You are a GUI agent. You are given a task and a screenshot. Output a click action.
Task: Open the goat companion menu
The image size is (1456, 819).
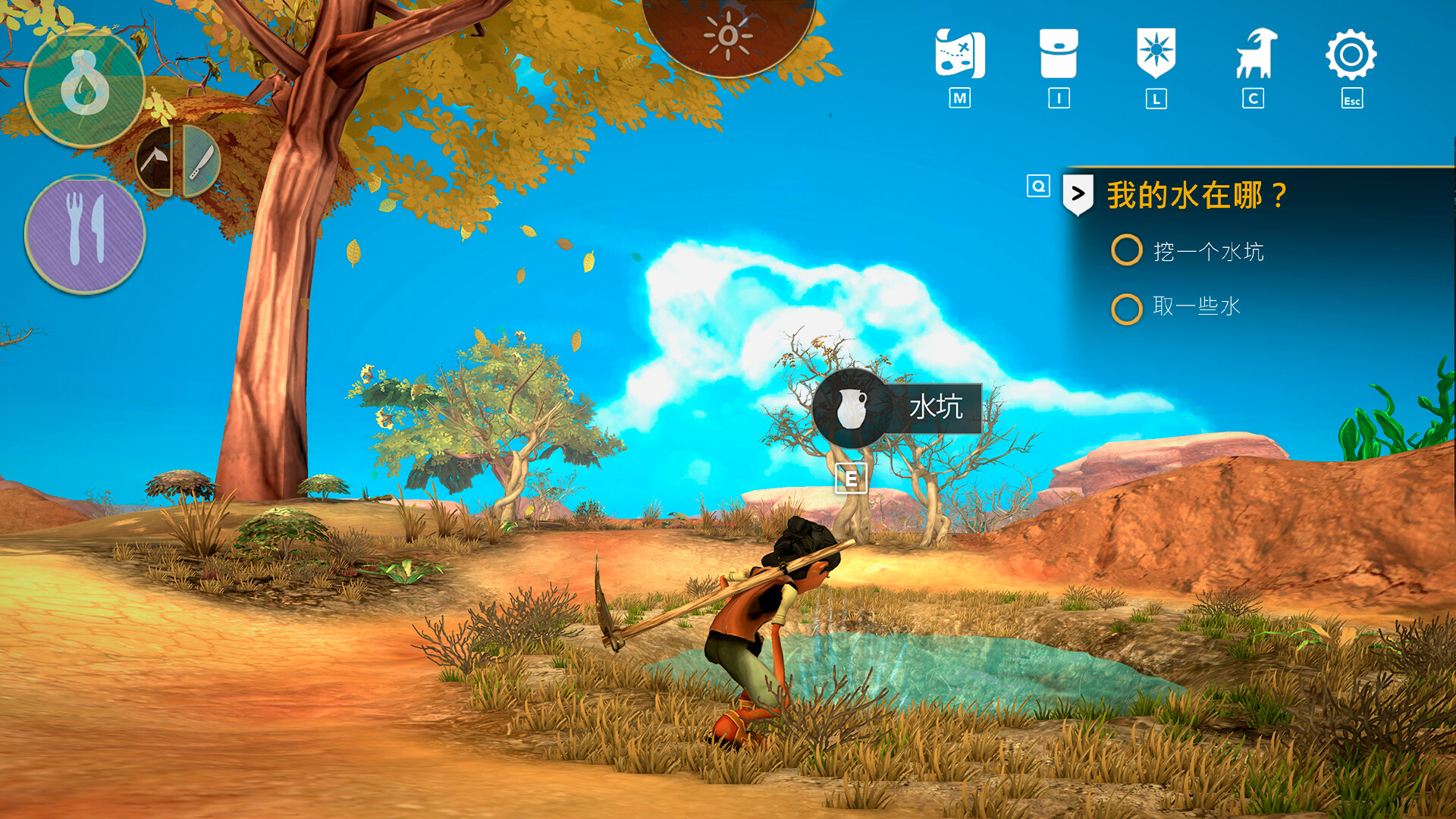1254,55
